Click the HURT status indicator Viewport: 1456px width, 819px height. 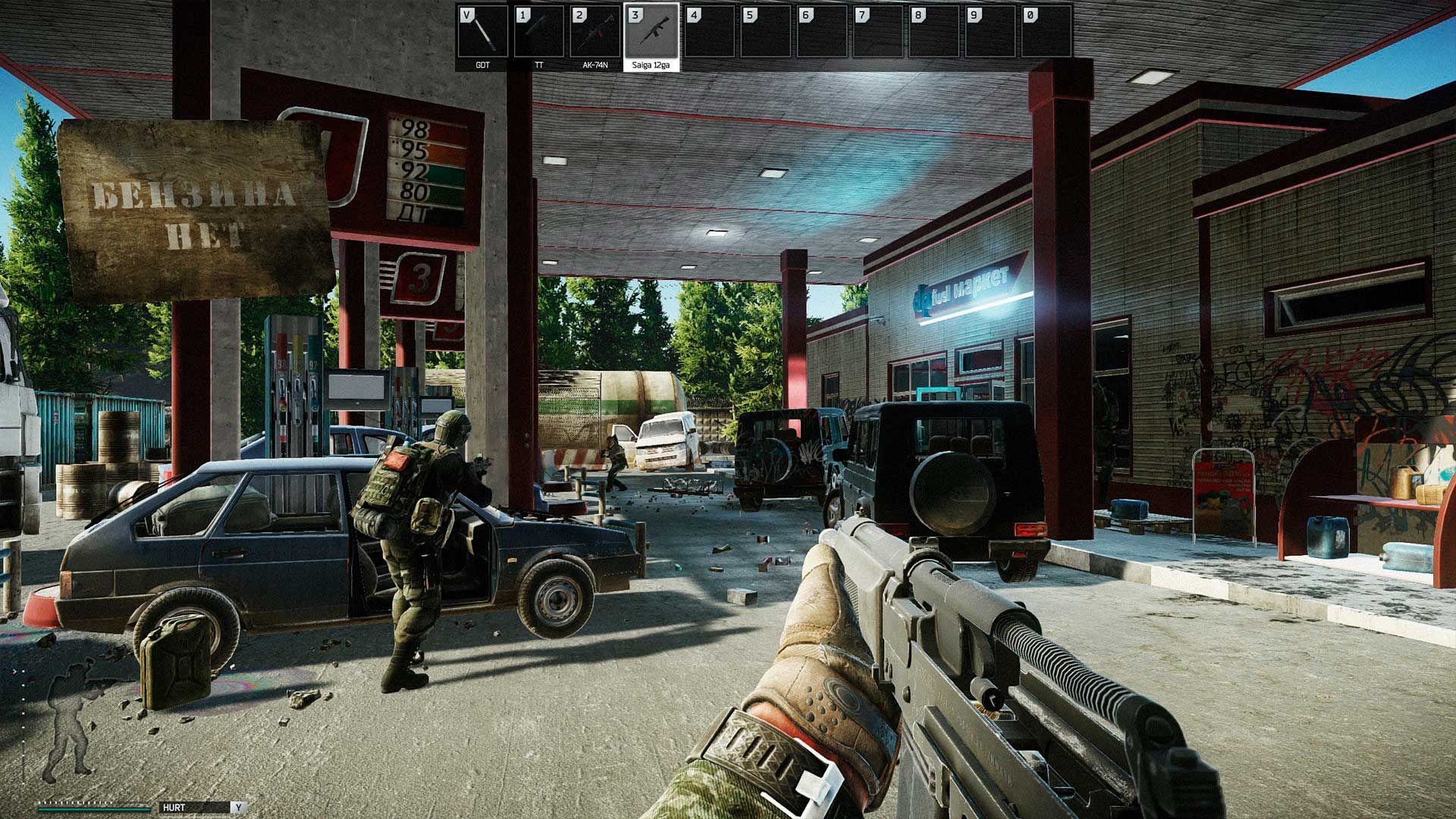click(174, 807)
